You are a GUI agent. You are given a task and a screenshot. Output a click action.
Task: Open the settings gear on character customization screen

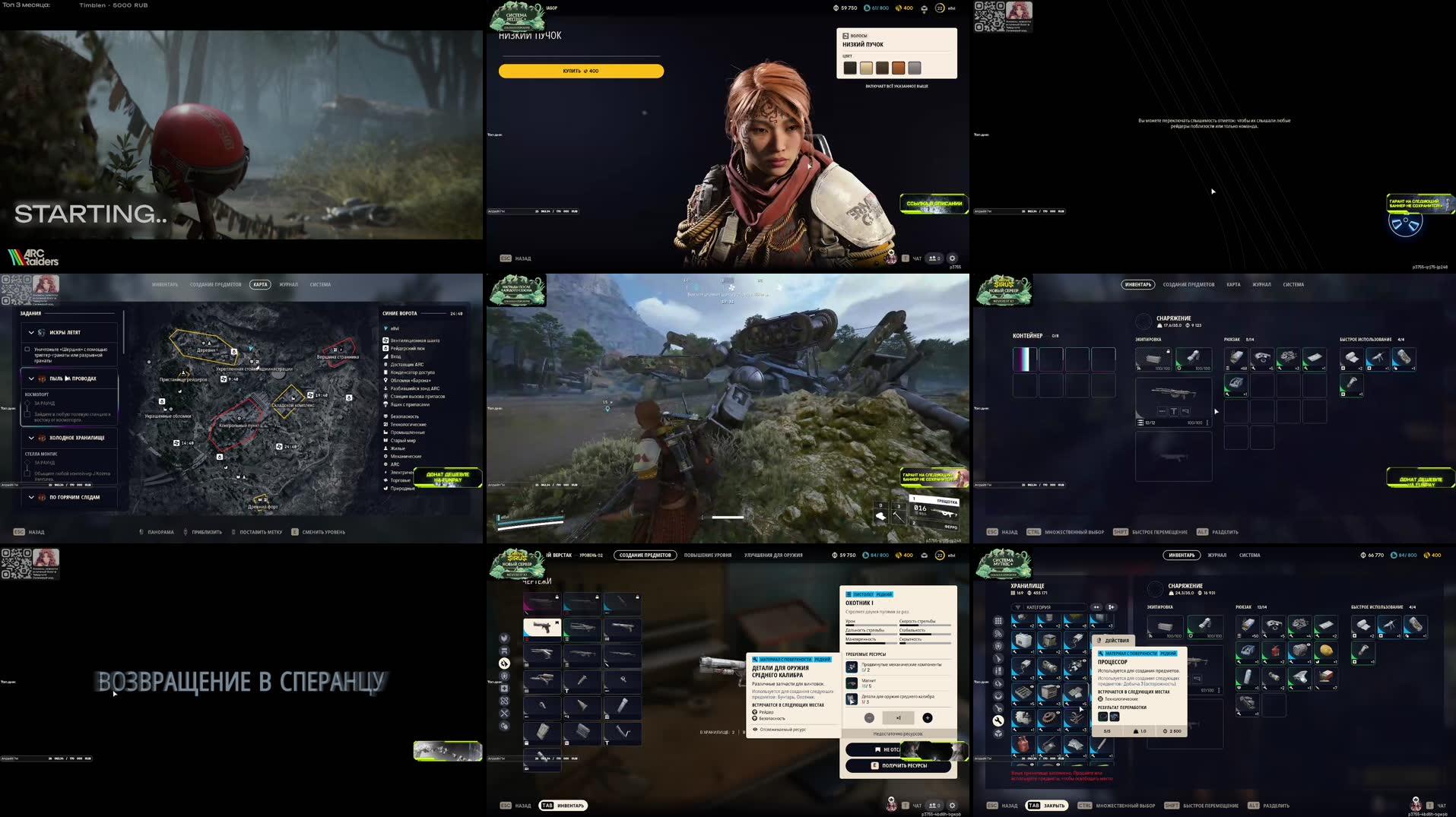952,258
